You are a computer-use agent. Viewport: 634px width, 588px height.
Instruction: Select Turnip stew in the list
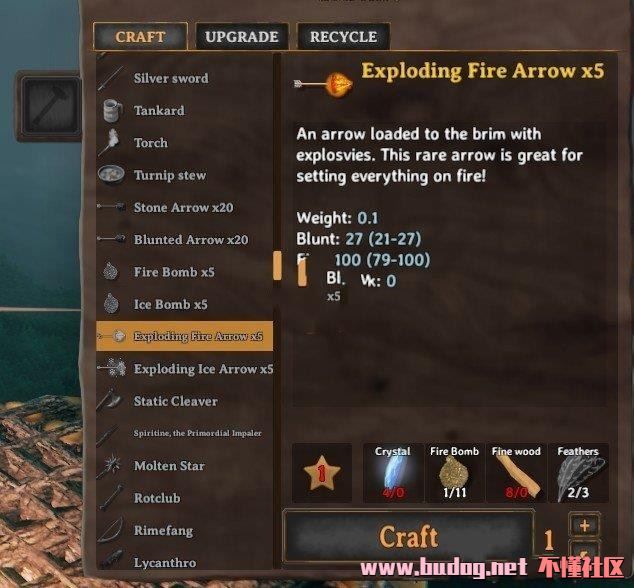click(x=170, y=175)
